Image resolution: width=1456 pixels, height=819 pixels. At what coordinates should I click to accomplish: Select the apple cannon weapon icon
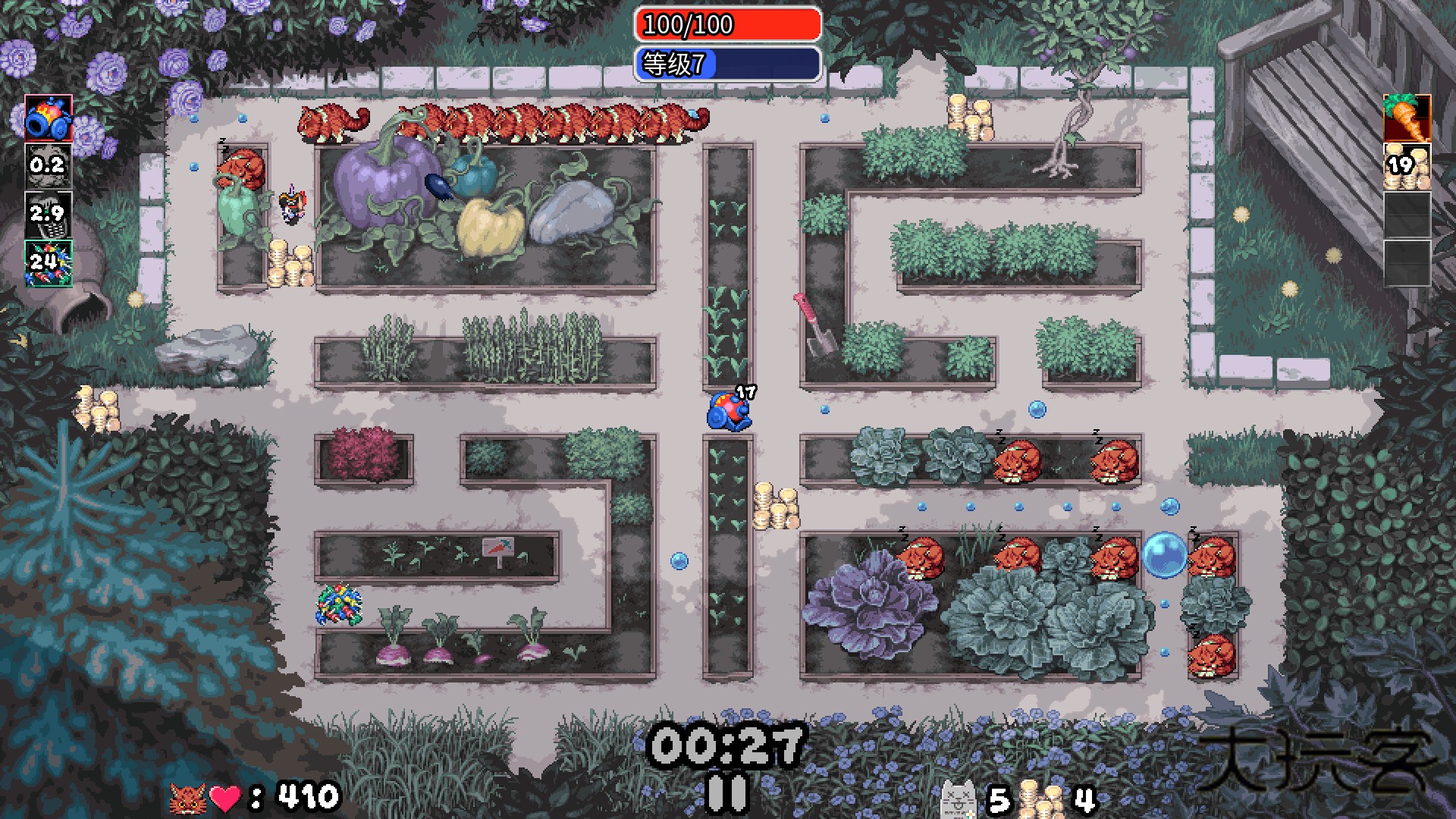[x=48, y=120]
